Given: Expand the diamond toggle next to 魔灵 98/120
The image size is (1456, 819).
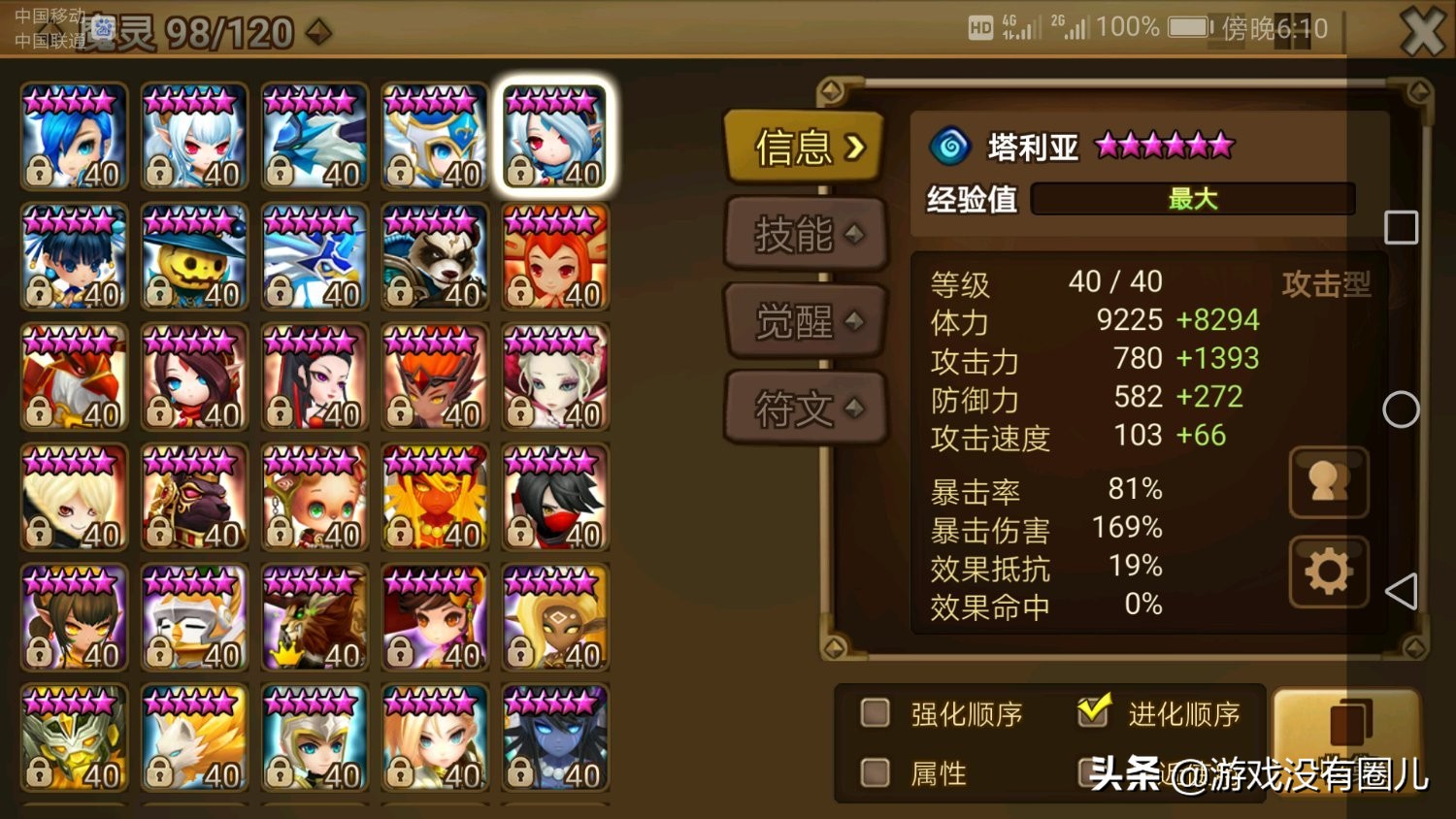Looking at the screenshot, I should point(320,32).
